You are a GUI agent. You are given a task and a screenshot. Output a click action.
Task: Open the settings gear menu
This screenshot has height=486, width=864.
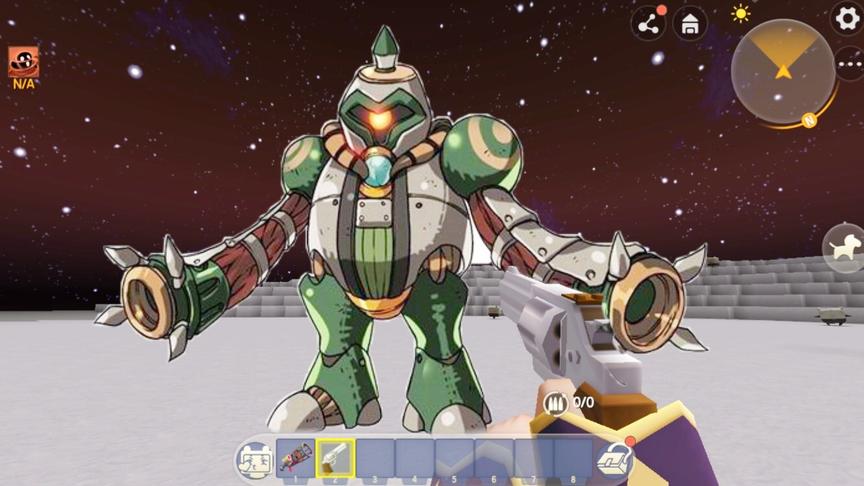[x=847, y=17]
